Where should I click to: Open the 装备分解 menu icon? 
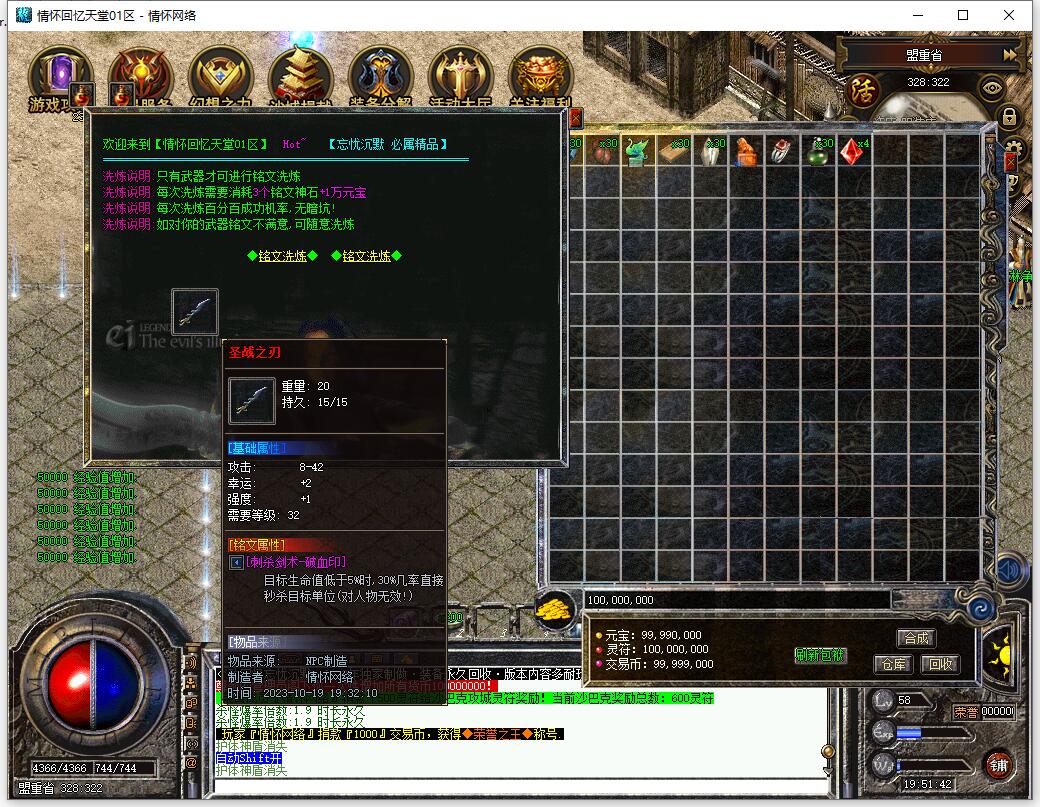click(380, 76)
